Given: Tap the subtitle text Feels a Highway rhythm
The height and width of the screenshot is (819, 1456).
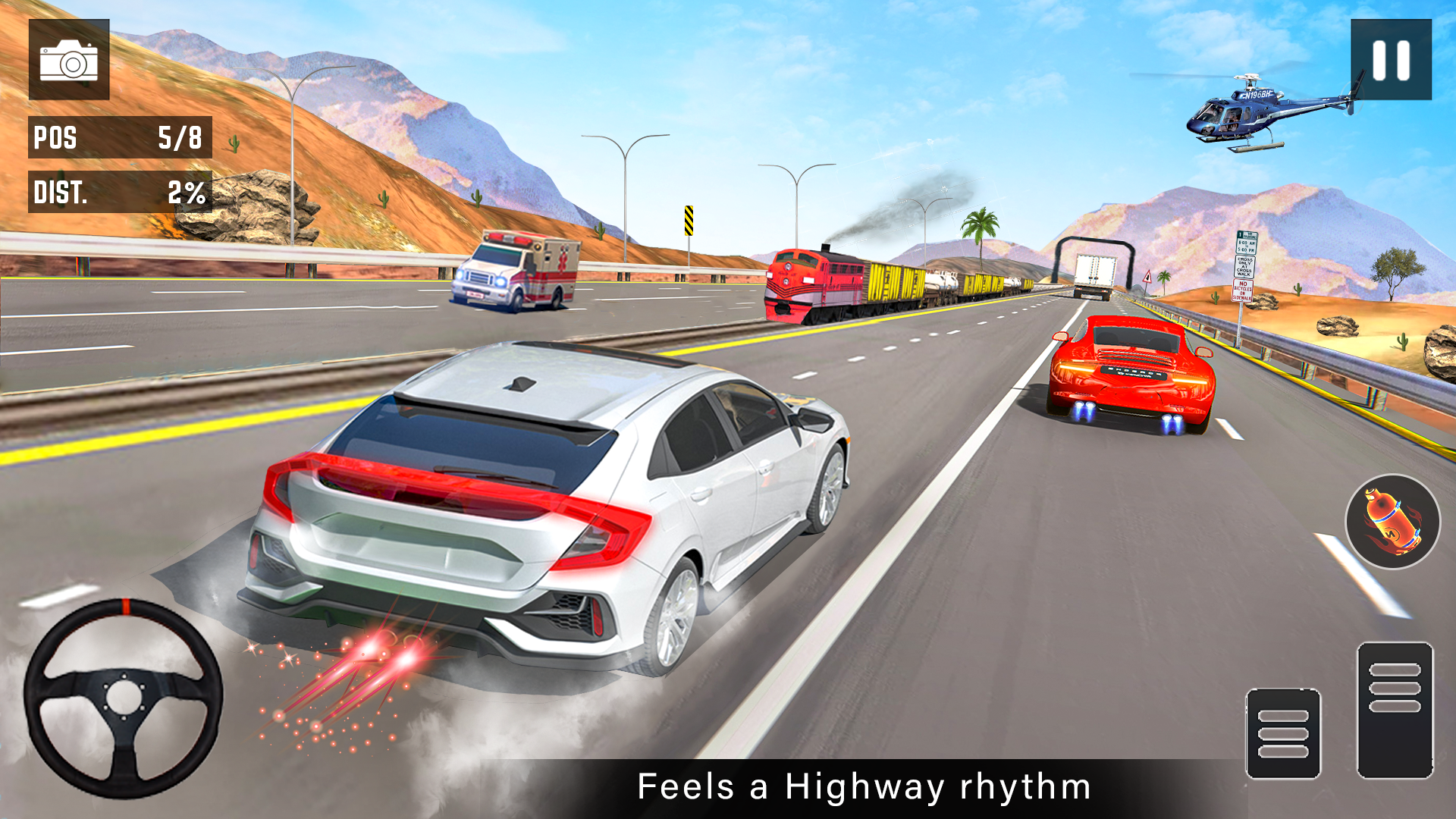Looking at the screenshot, I should [x=864, y=786].
